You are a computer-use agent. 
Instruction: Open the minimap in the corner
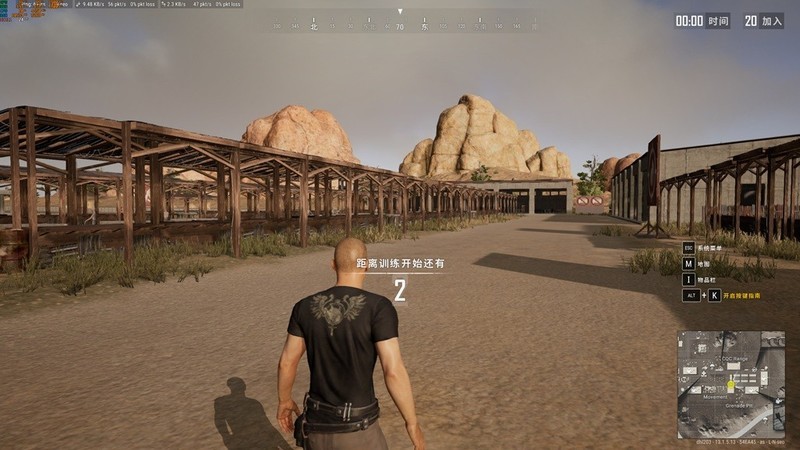(731, 383)
